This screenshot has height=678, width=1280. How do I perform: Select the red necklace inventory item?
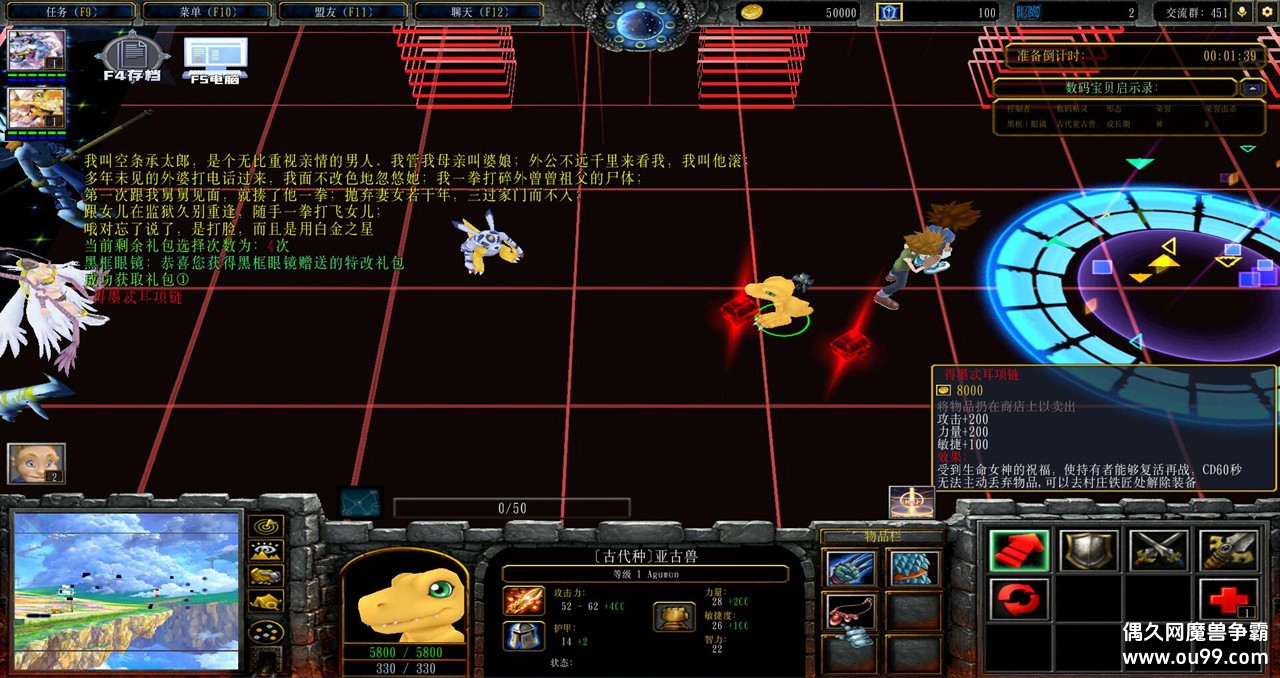tap(850, 611)
